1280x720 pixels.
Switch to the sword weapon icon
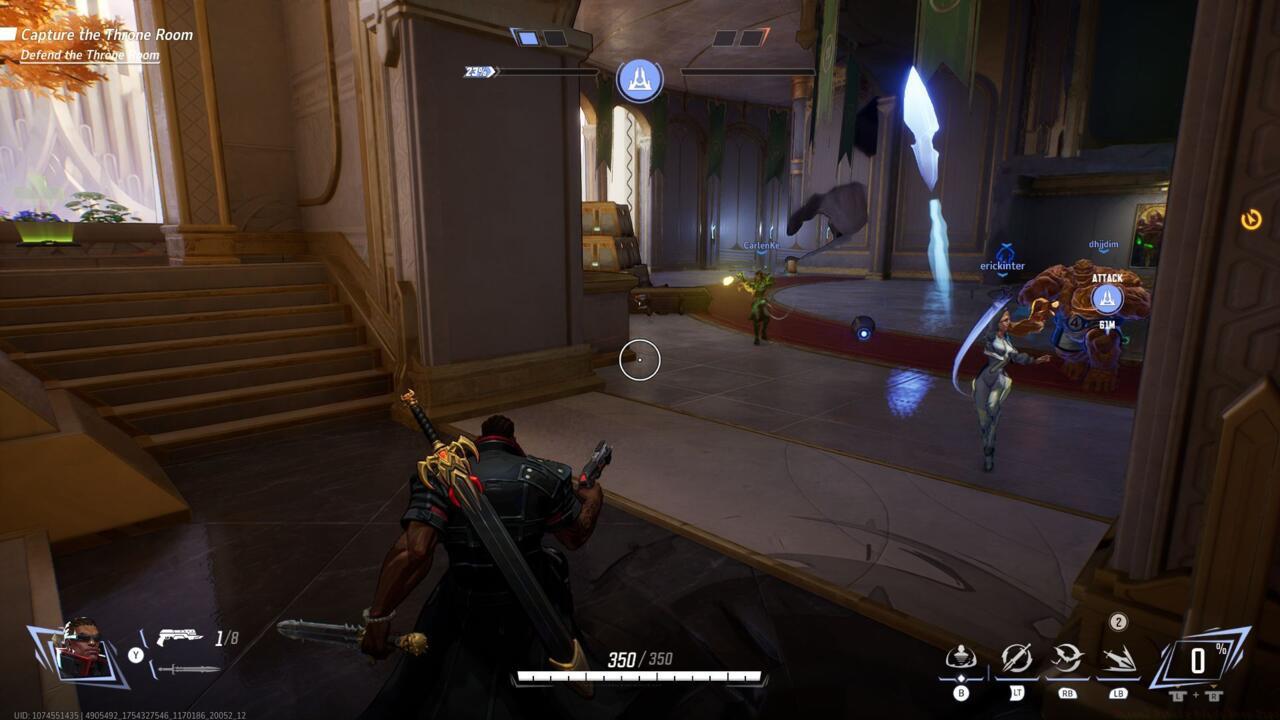coord(189,668)
